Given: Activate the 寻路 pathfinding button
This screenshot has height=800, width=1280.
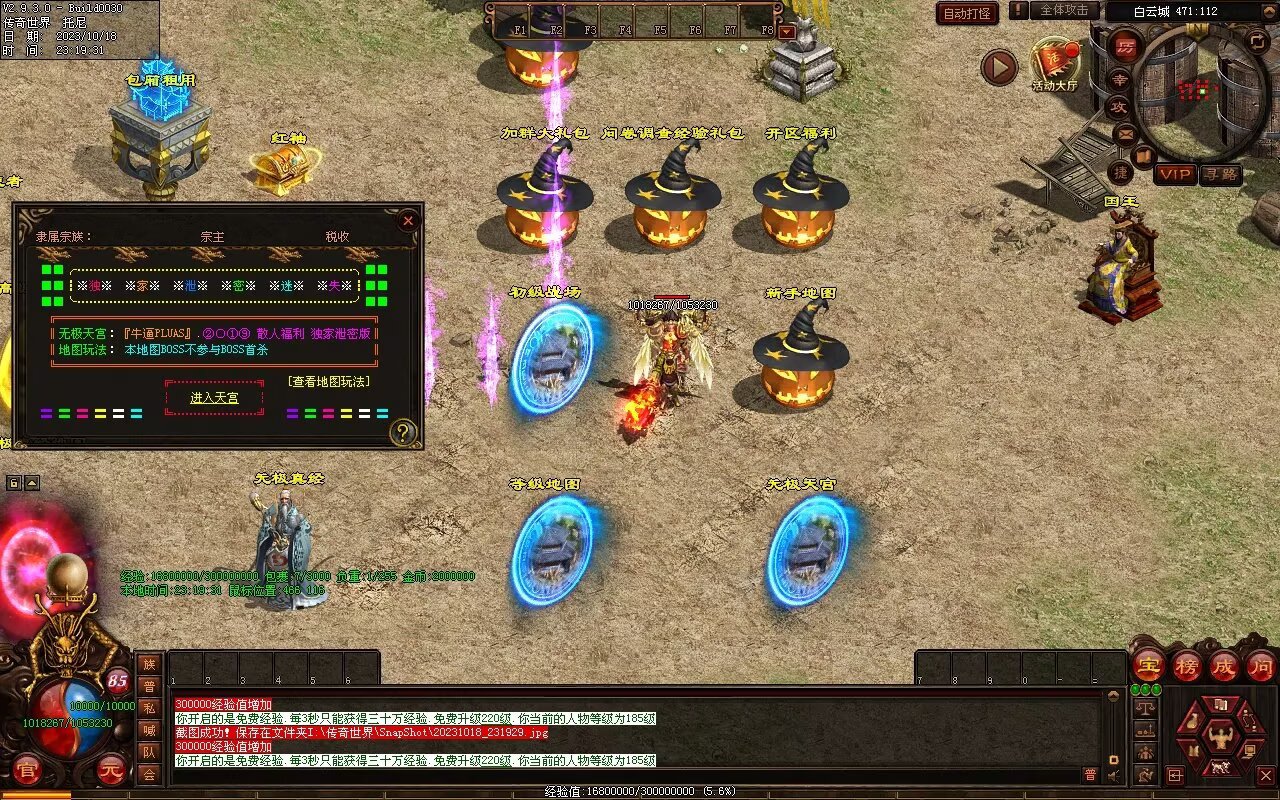Looking at the screenshot, I should pos(1220,174).
